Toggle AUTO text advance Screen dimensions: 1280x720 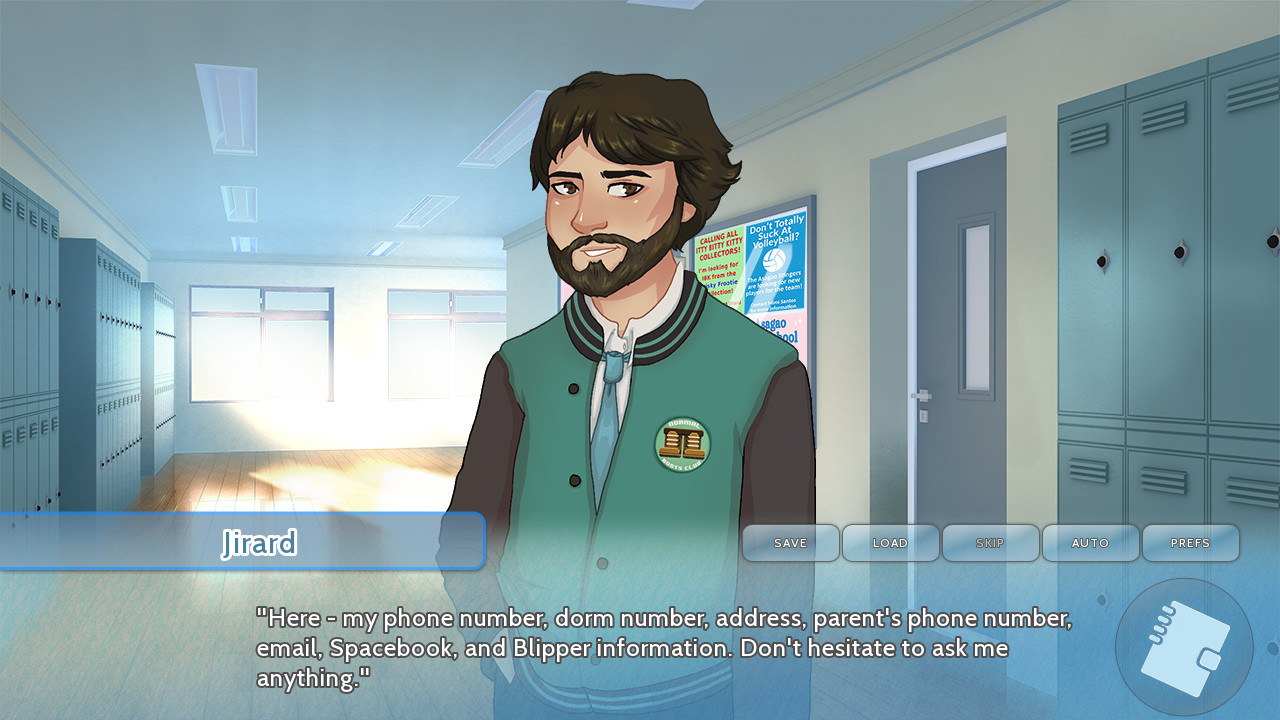[x=1090, y=543]
